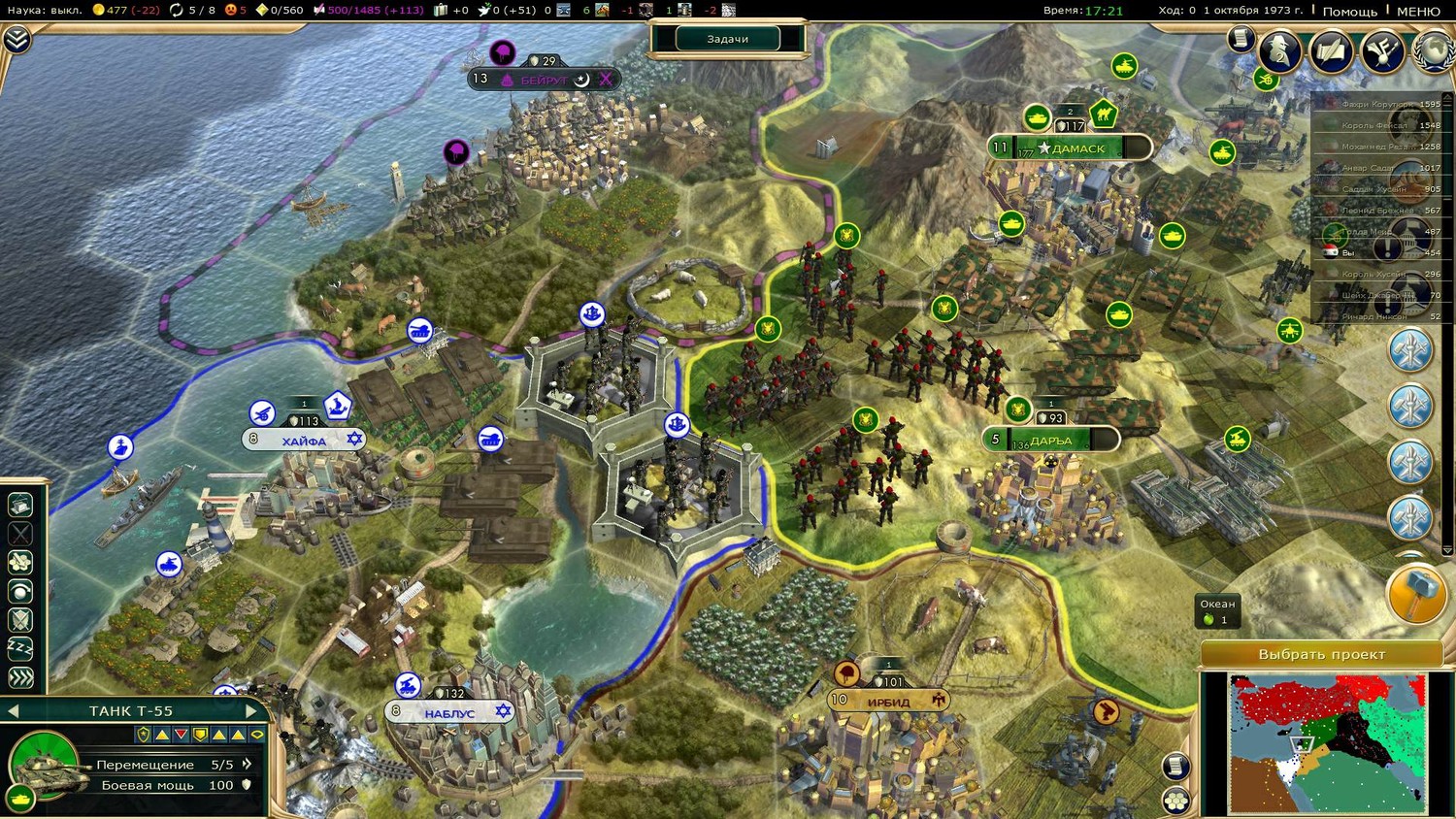Open the espionage spy overview icon
1456x819 pixels.
[1279, 50]
